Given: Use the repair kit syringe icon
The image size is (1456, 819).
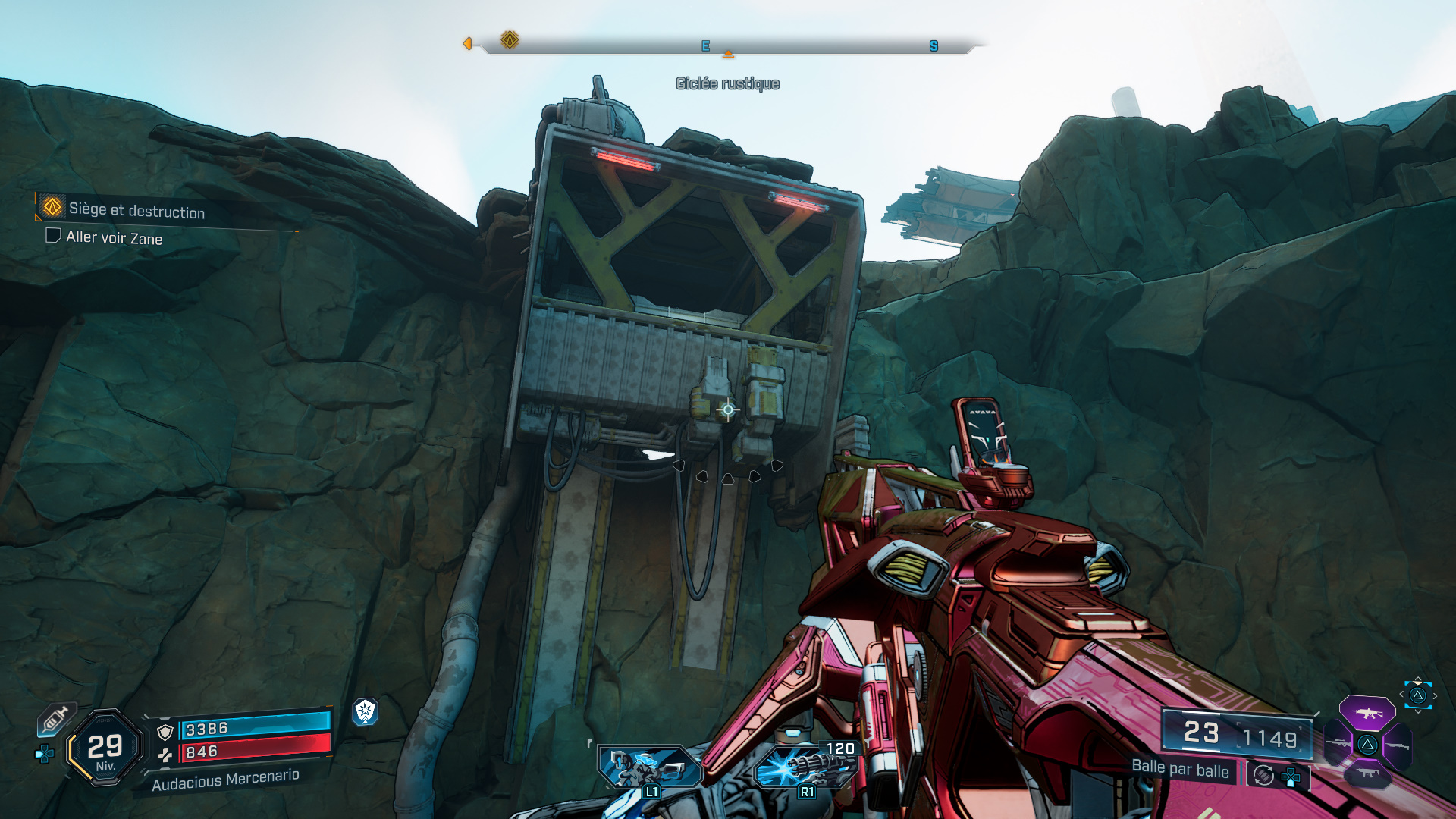Looking at the screenshot, I should pyautogui.click(x=55, y=718).
